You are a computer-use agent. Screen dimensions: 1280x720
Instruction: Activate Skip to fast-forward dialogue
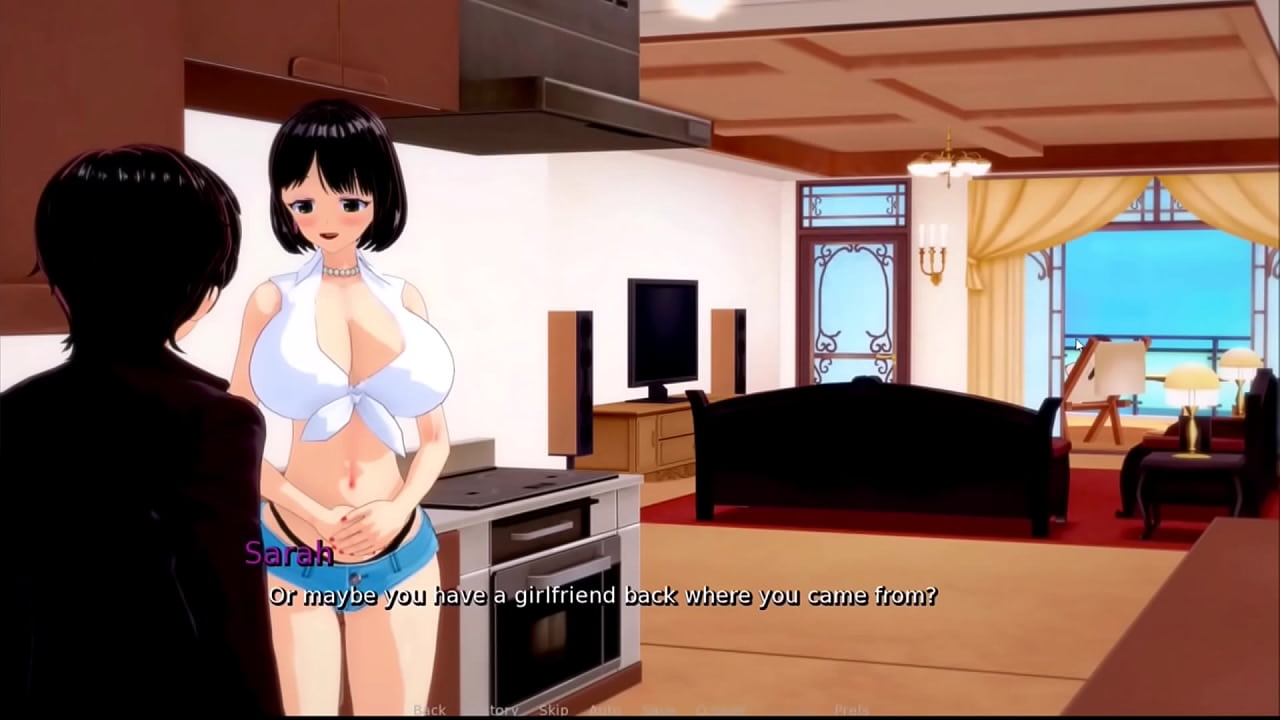pos(553,710)
